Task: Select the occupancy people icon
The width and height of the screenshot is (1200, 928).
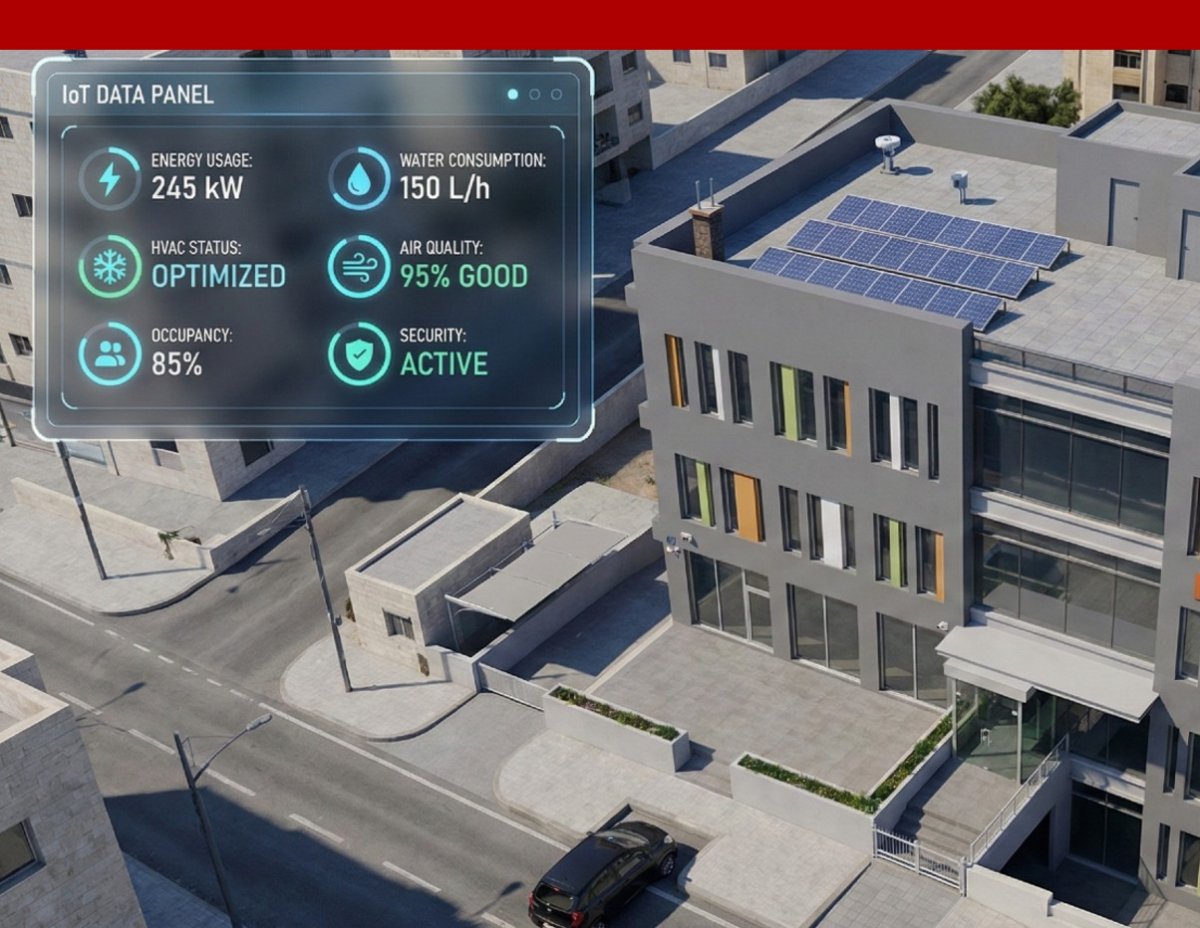Action: pos(110,354)
